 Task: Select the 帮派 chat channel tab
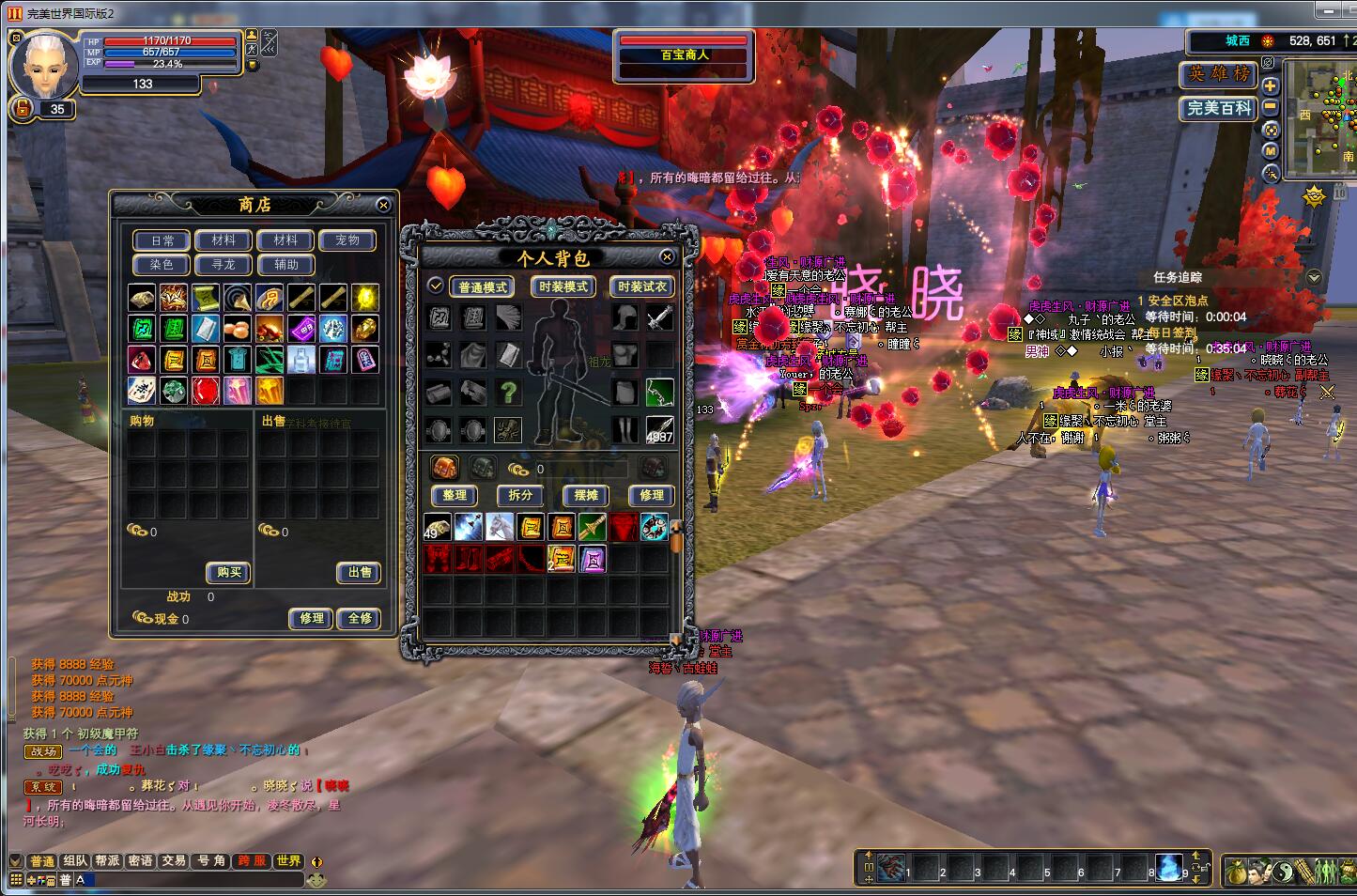[x=107, y=860]
